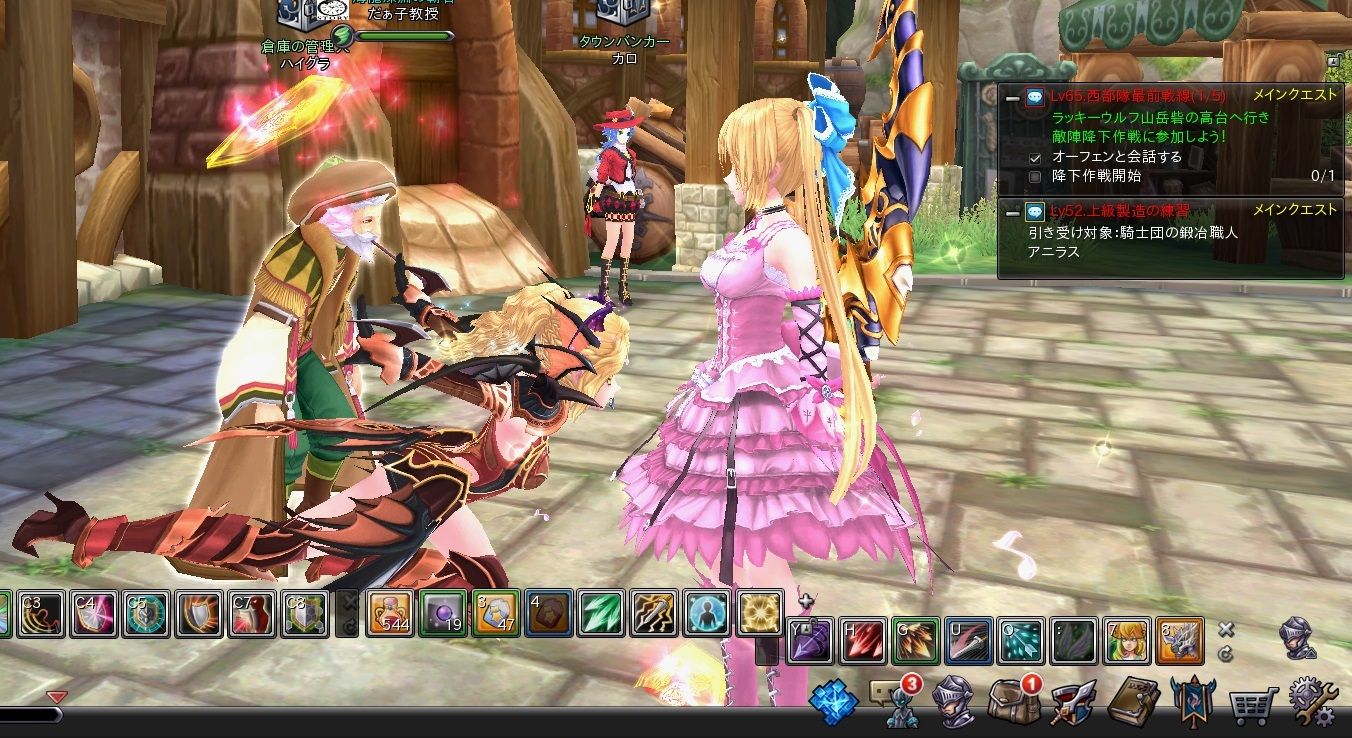Open settings with the gear and wrench icon
Viewport: 1352px width, 738px height.
[1313, 703]
